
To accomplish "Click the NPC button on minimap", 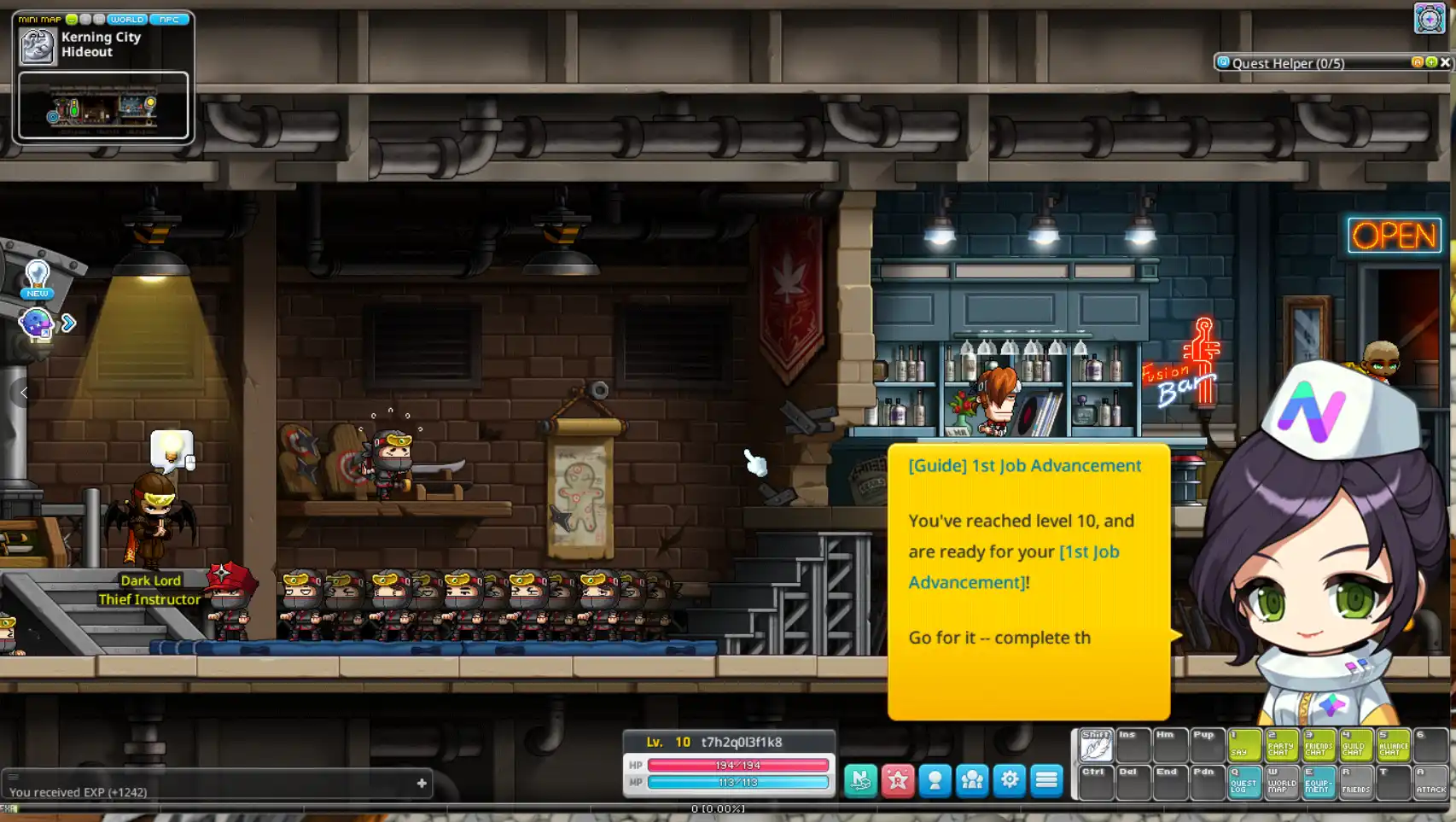I will (x=169, y=19).
